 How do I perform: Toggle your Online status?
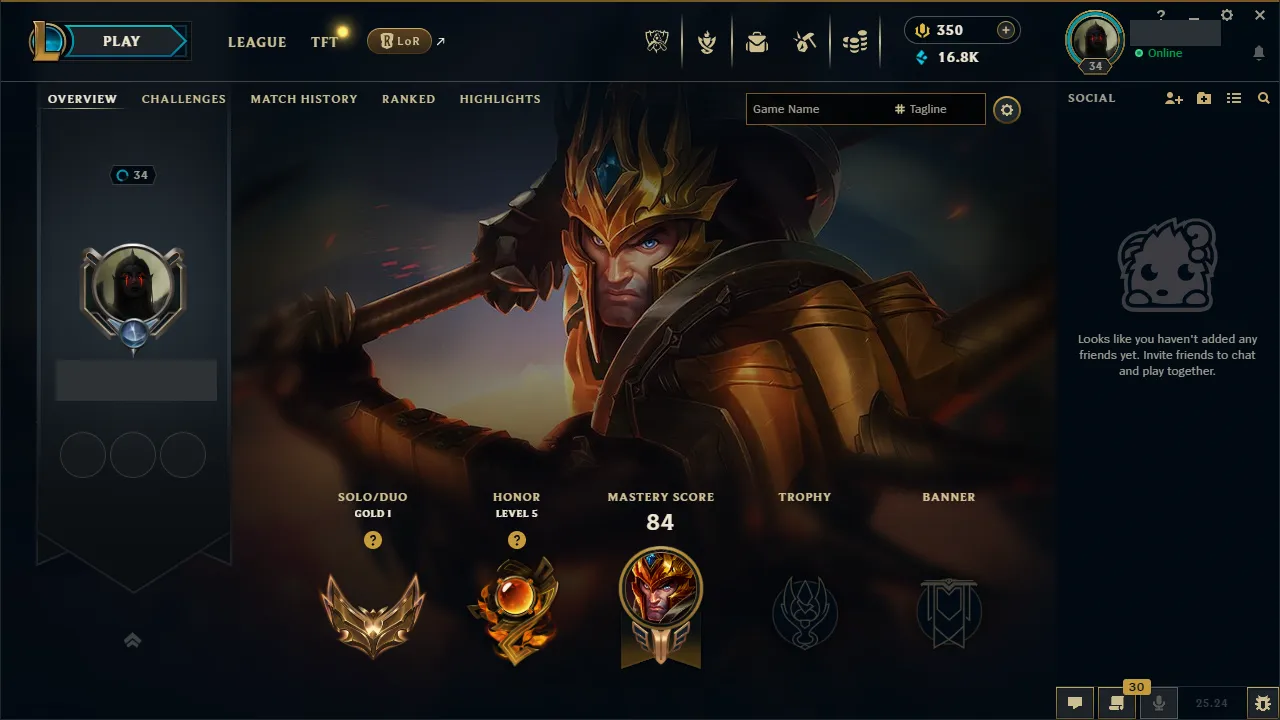tap(1158, 53)
